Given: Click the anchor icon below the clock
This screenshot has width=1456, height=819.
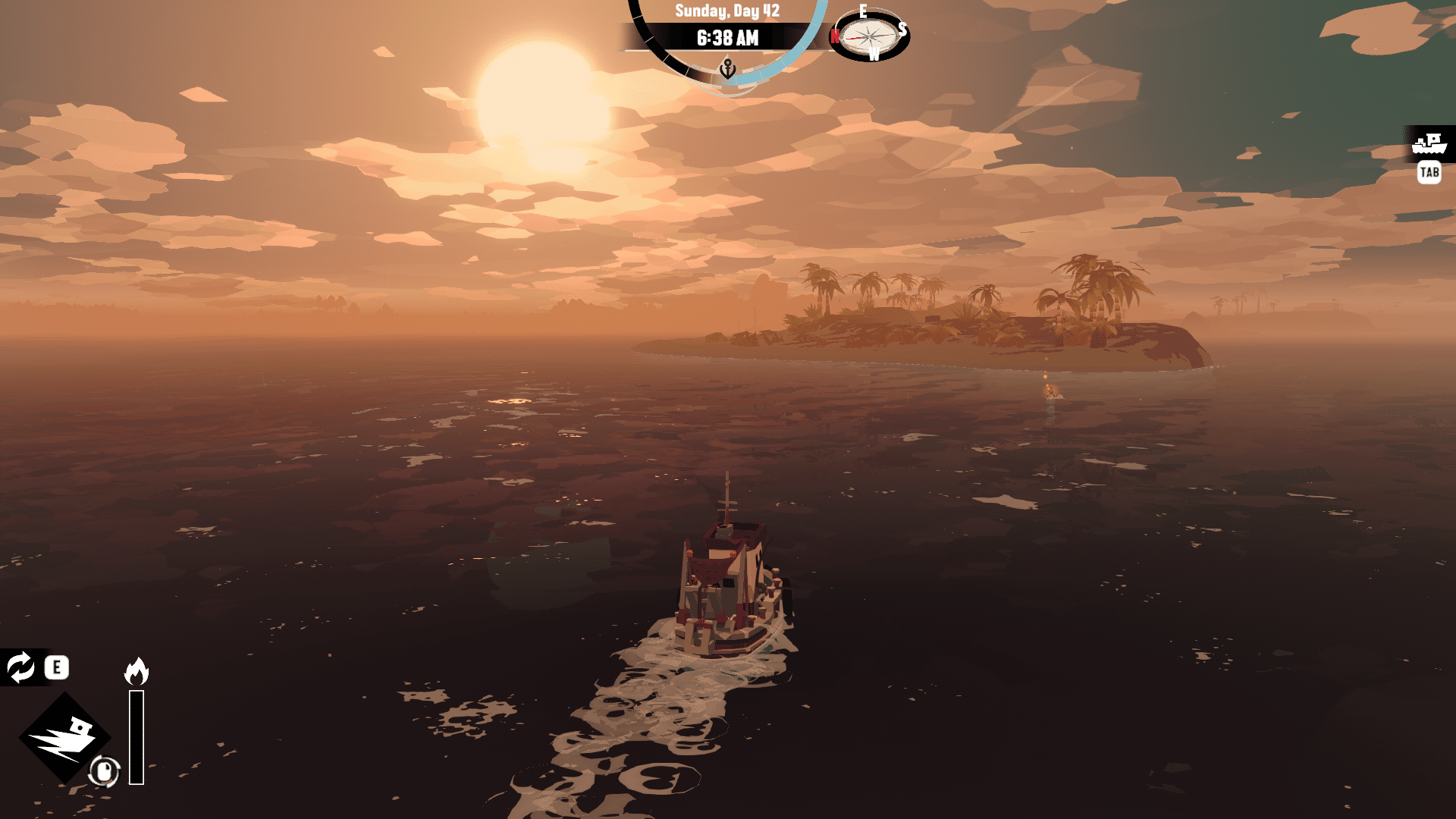Looking at the screenshot, I should click(x=726, y=67).
